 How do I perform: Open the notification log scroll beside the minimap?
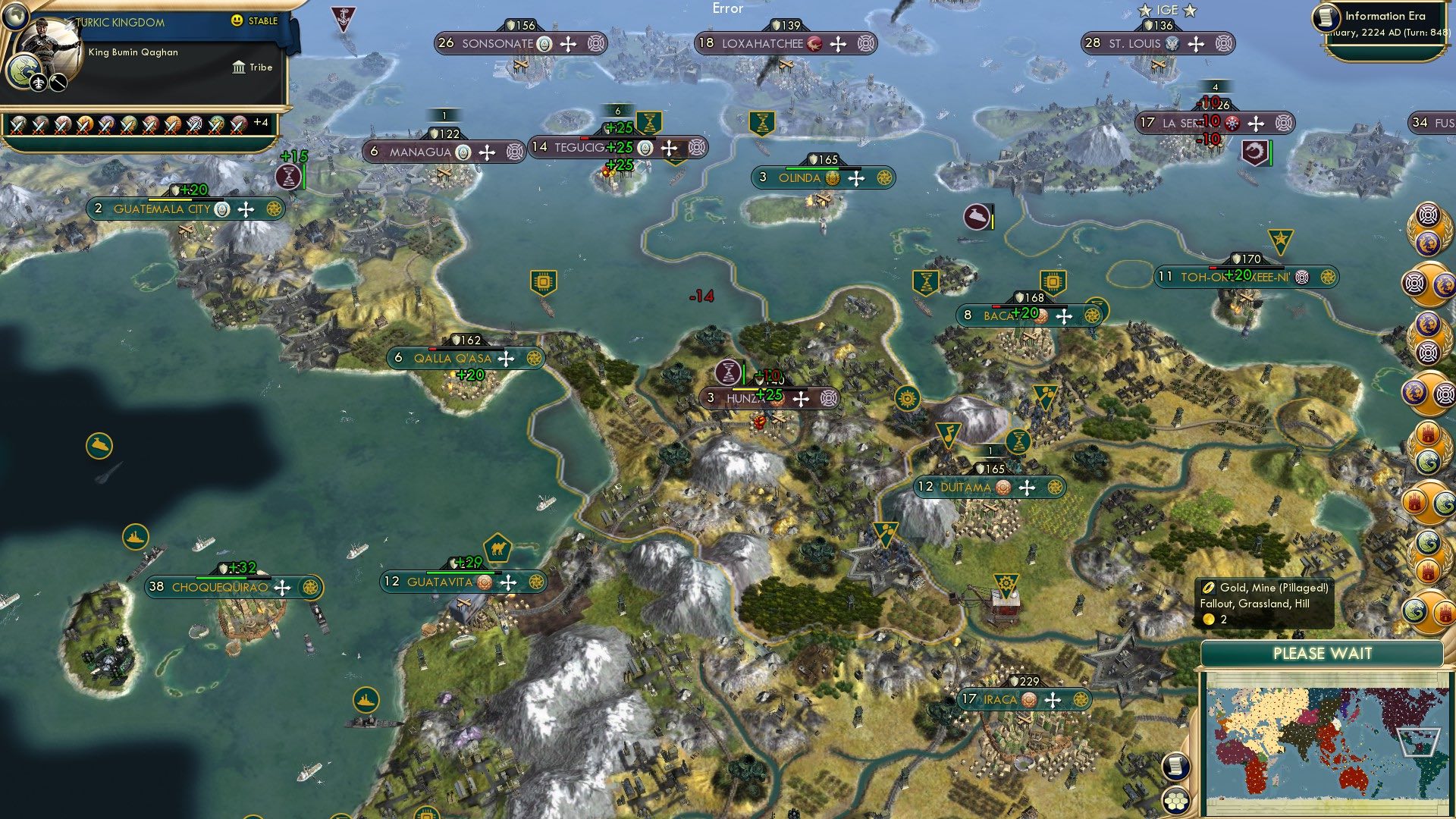(x=1175, y=767)
